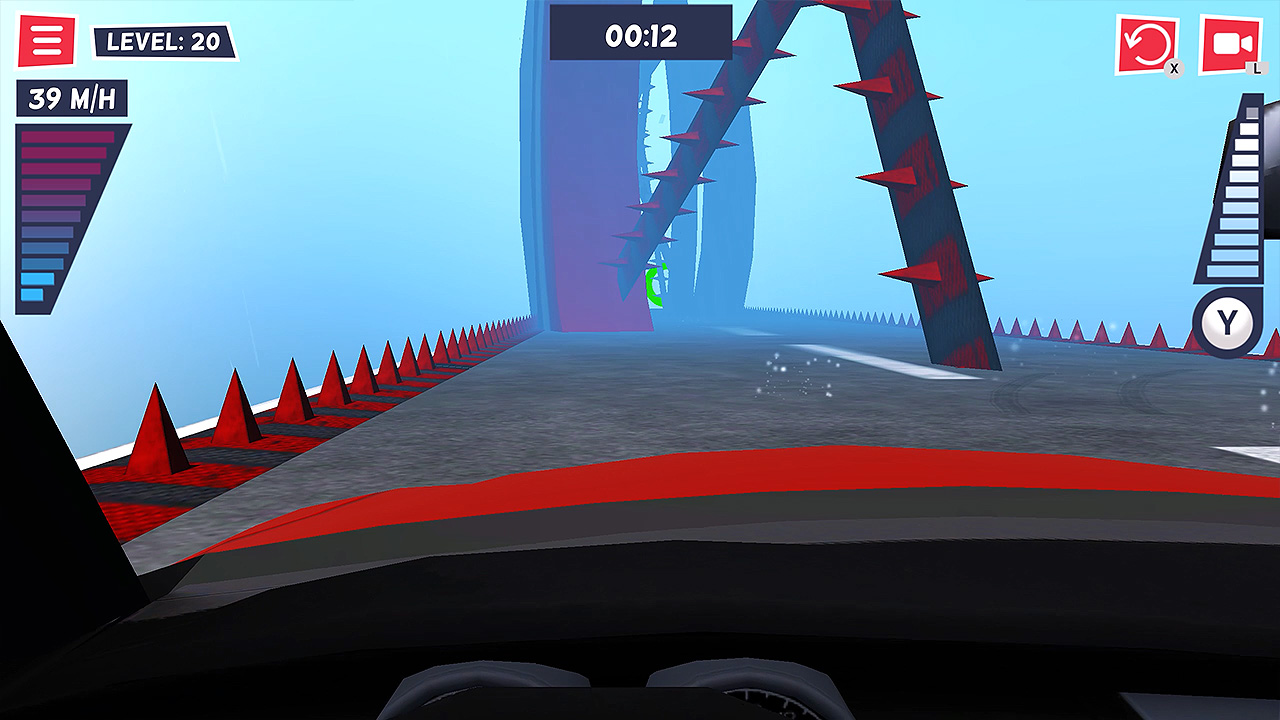Screen dimensions: 1280x720
Task: Click the 00:12 timer display
Action: (639, 33)
